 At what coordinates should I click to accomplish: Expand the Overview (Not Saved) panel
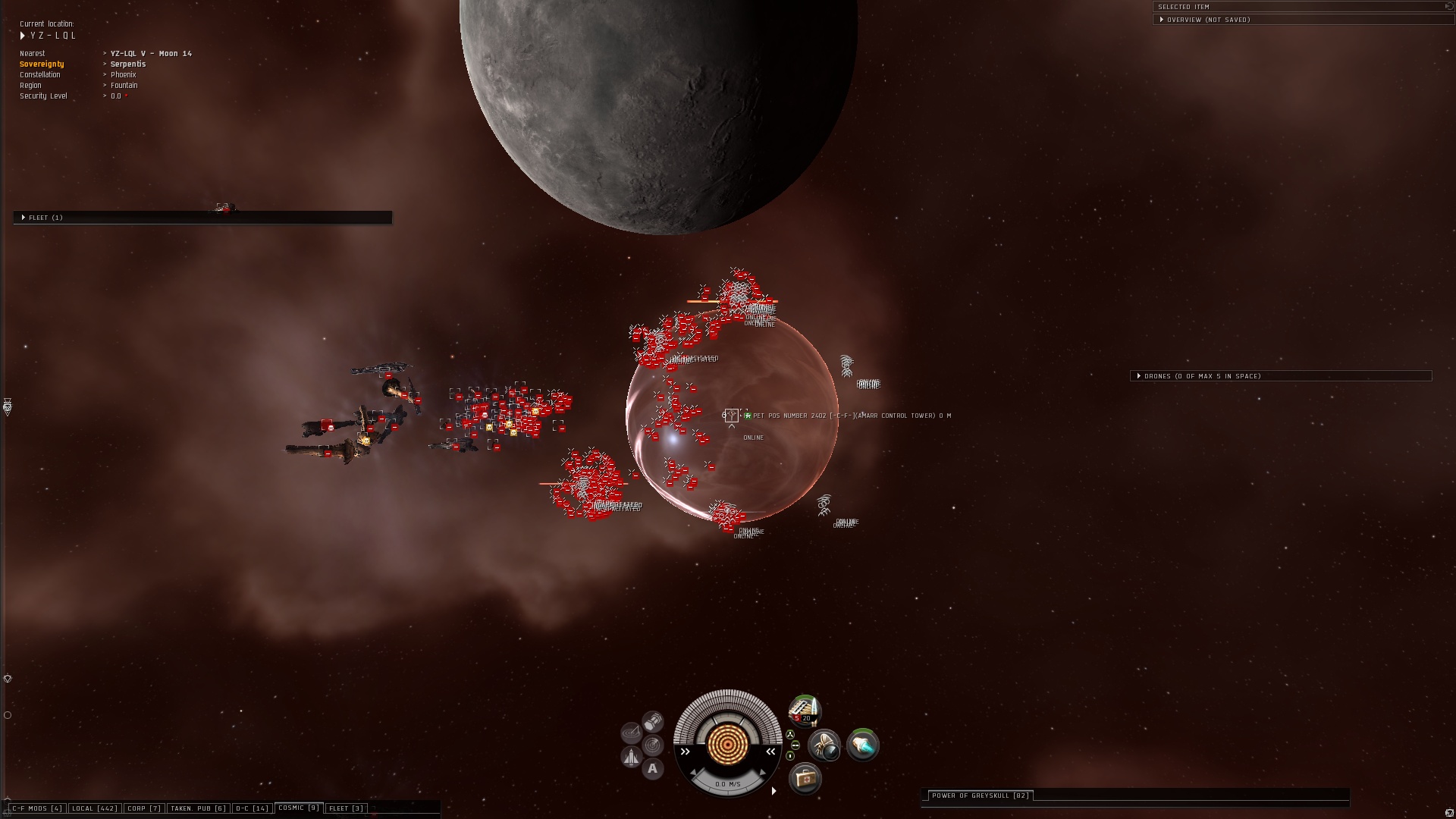(1208, 20)
